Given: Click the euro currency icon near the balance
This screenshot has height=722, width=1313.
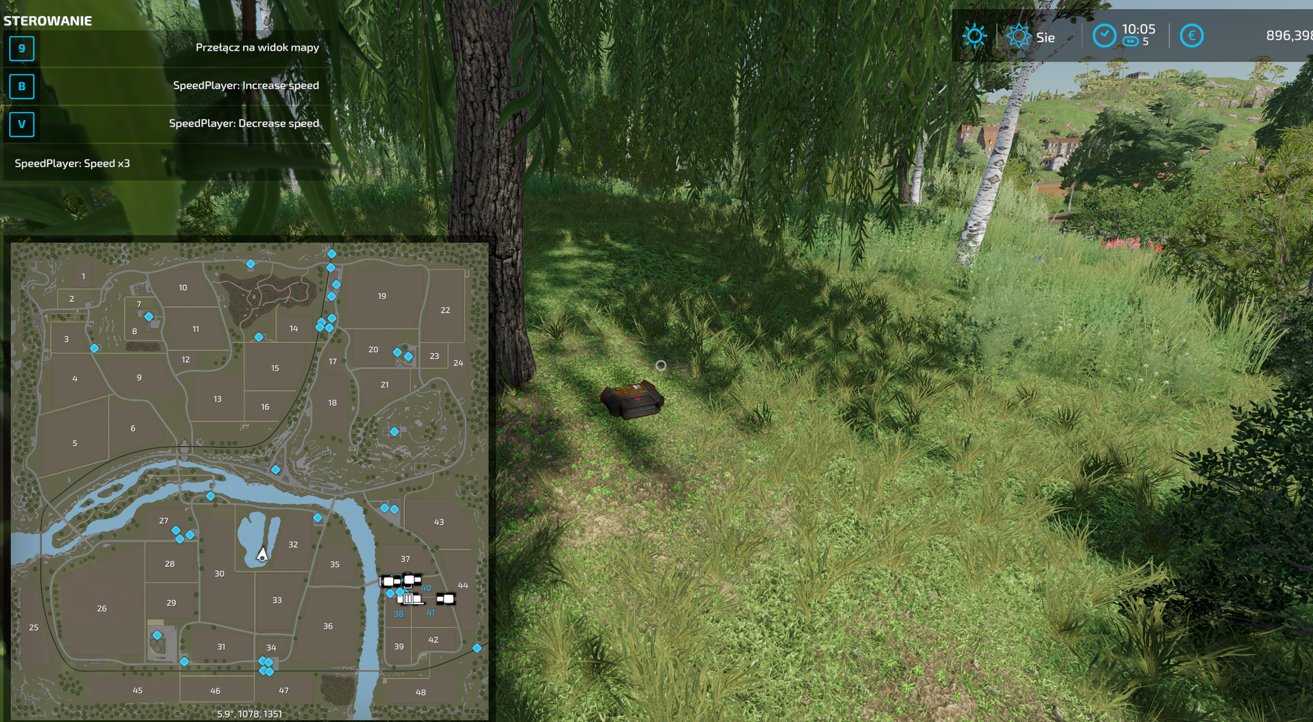Looking at the screenshot, I should [1191, 36].
